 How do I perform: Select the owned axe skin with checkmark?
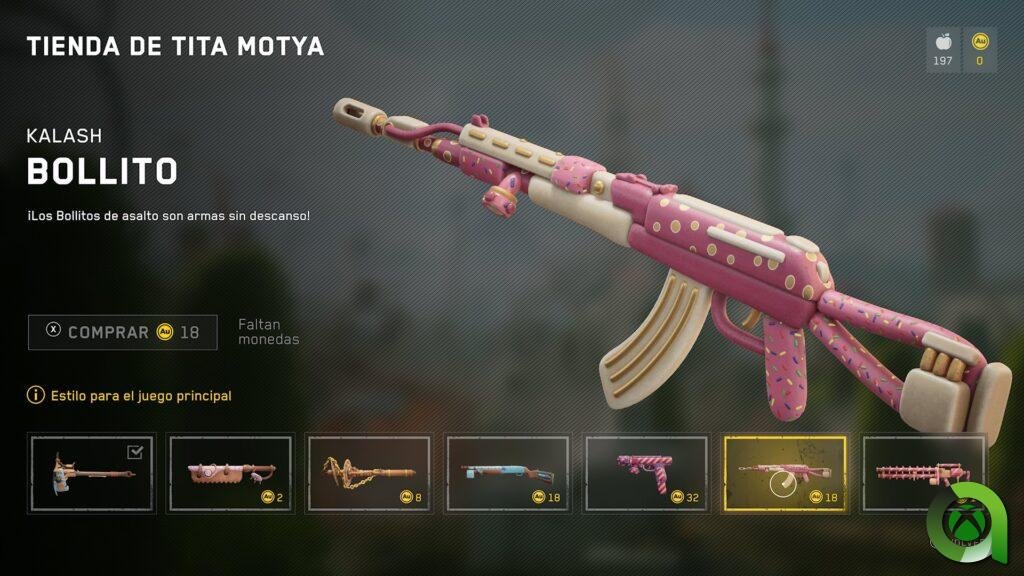[x=92, y=472]
